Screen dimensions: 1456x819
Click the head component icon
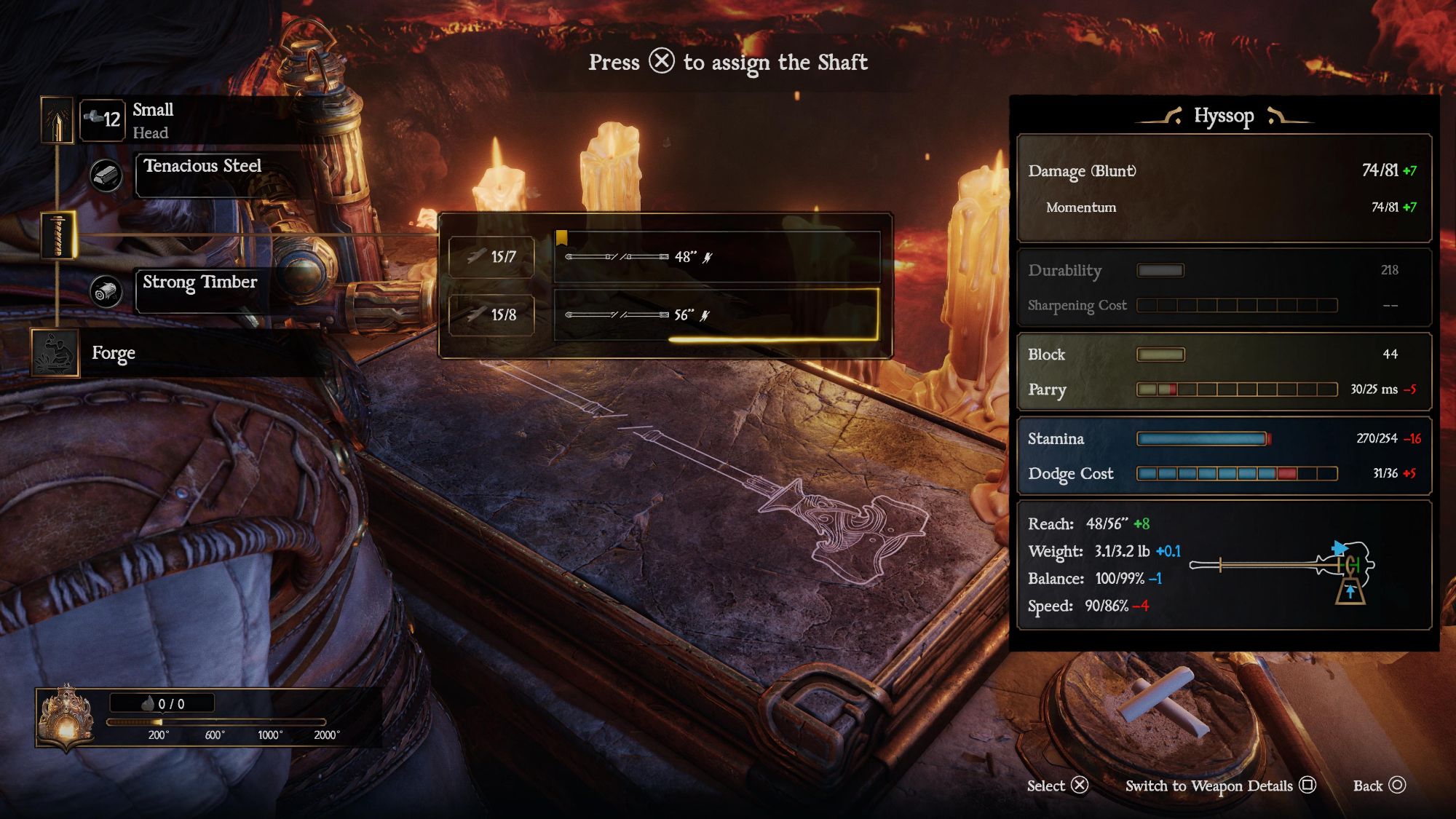pos(57,120)
